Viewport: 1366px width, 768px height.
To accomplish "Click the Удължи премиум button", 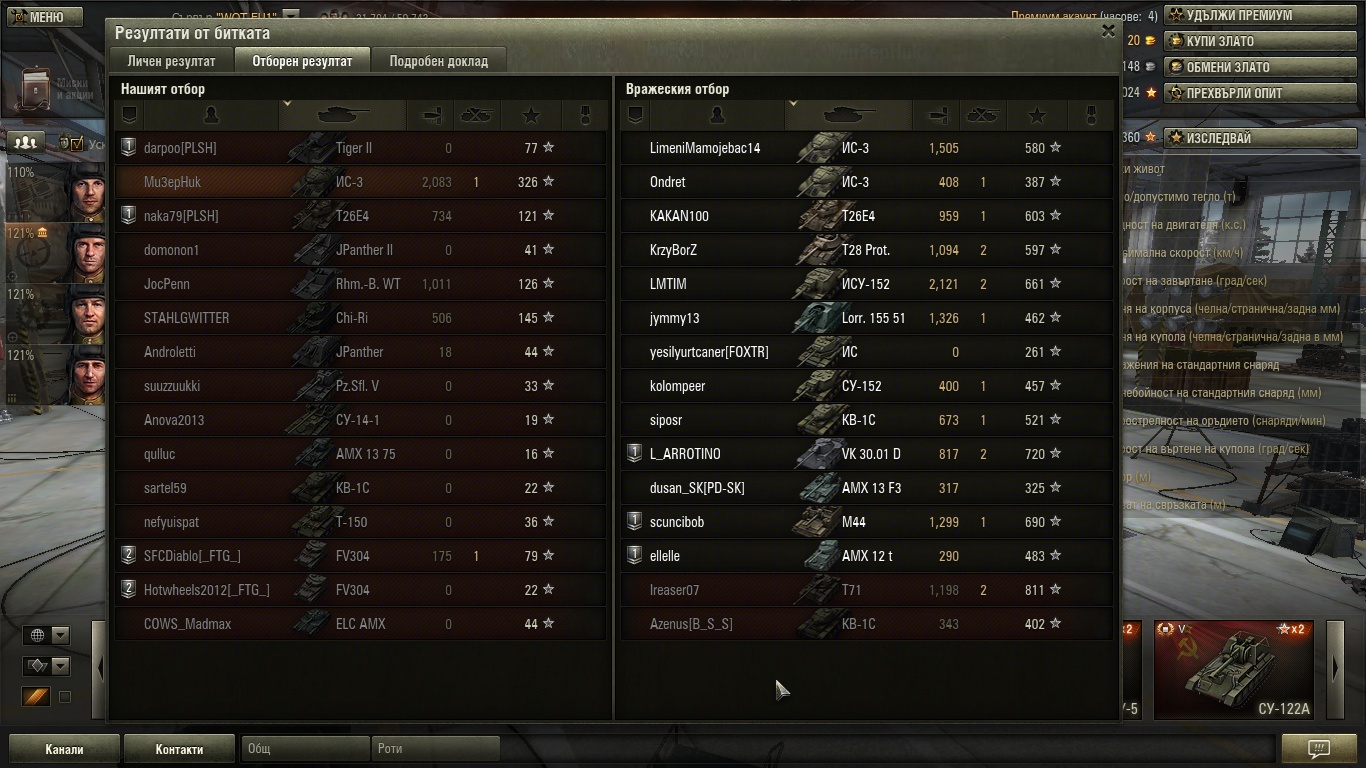I will 1238,15.
